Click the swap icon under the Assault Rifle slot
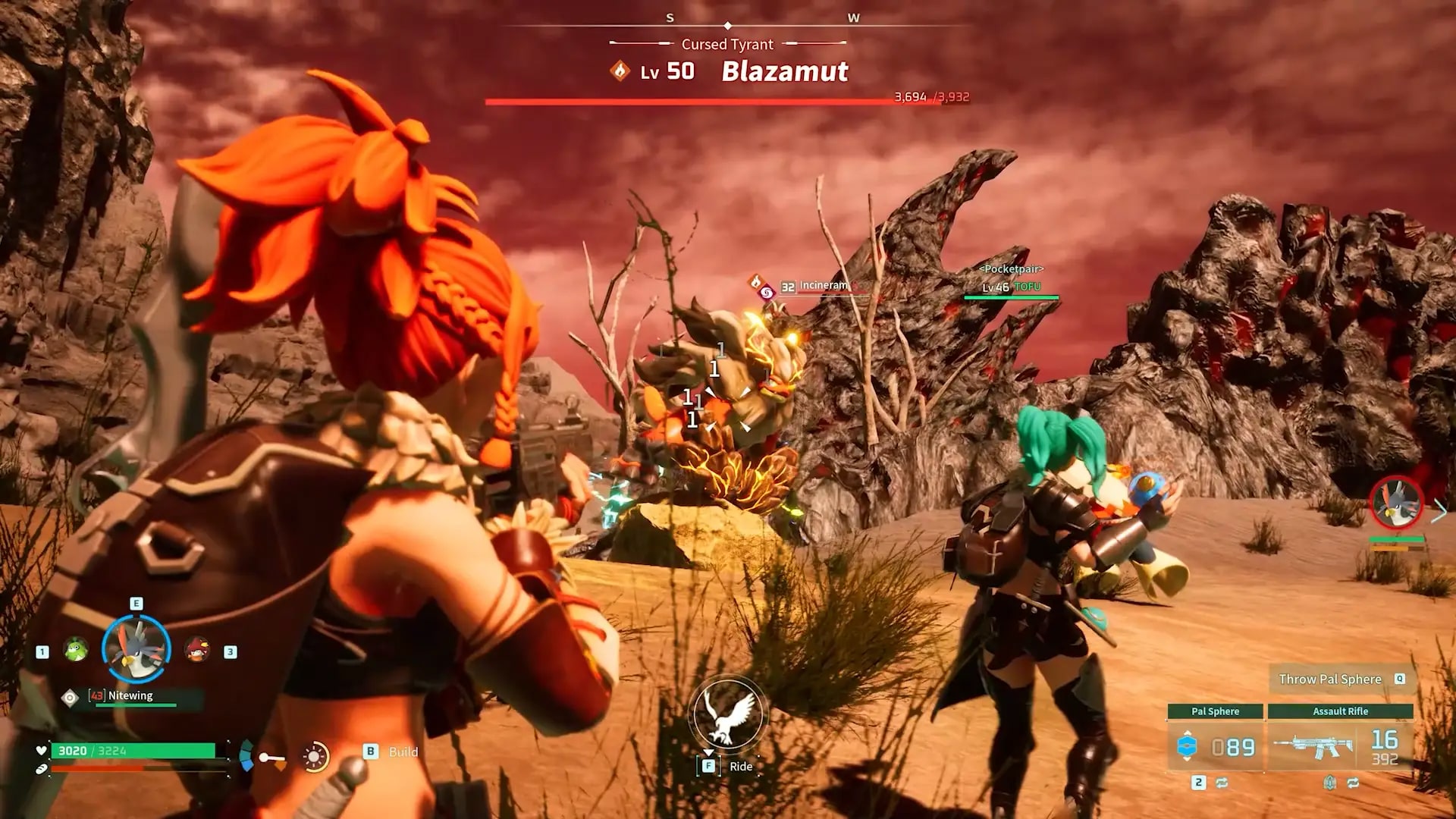 pos(1353,783)
